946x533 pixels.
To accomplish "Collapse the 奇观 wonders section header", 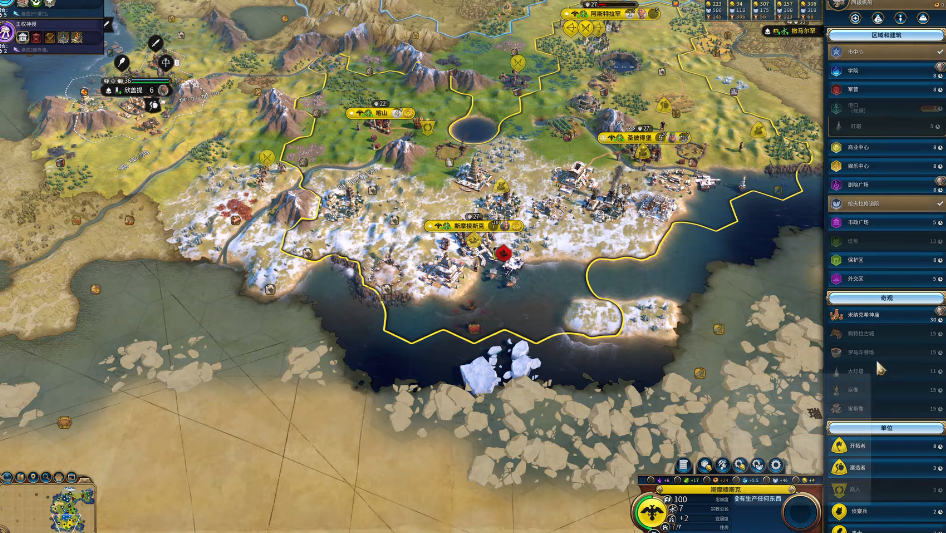I will 885,298.
